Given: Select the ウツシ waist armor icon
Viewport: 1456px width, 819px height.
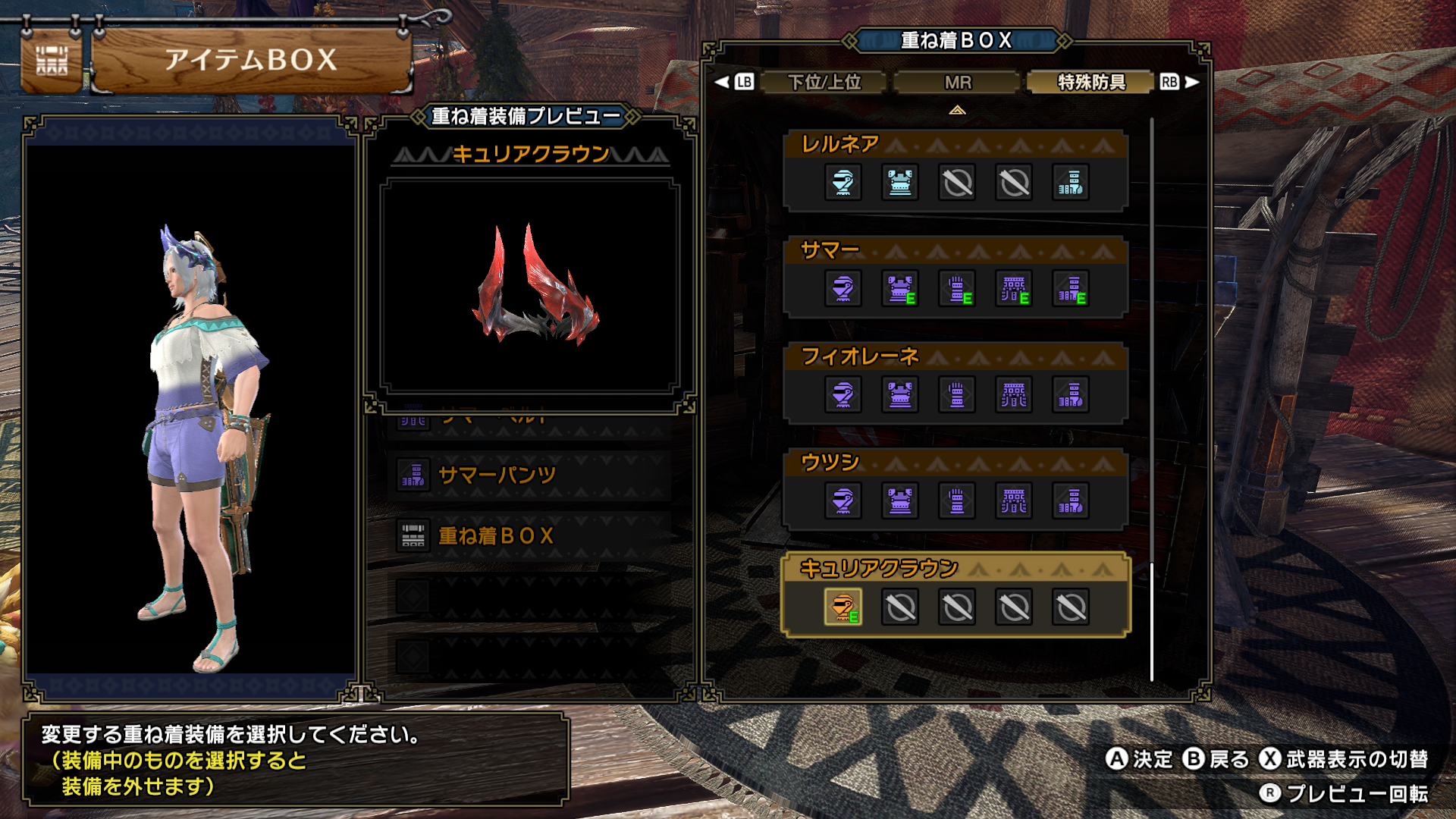Looking at the screenshot, I should (1014, 501).
